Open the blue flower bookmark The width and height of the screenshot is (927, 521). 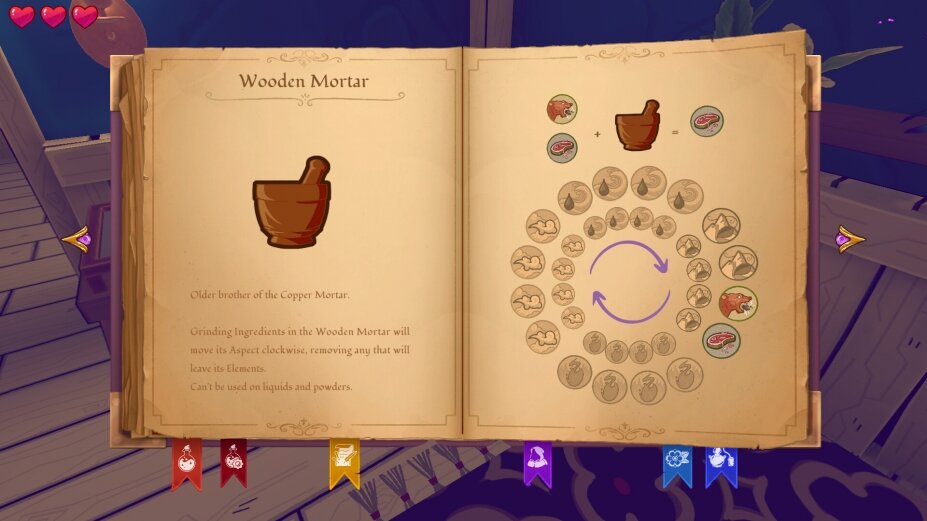pos(677,462)
